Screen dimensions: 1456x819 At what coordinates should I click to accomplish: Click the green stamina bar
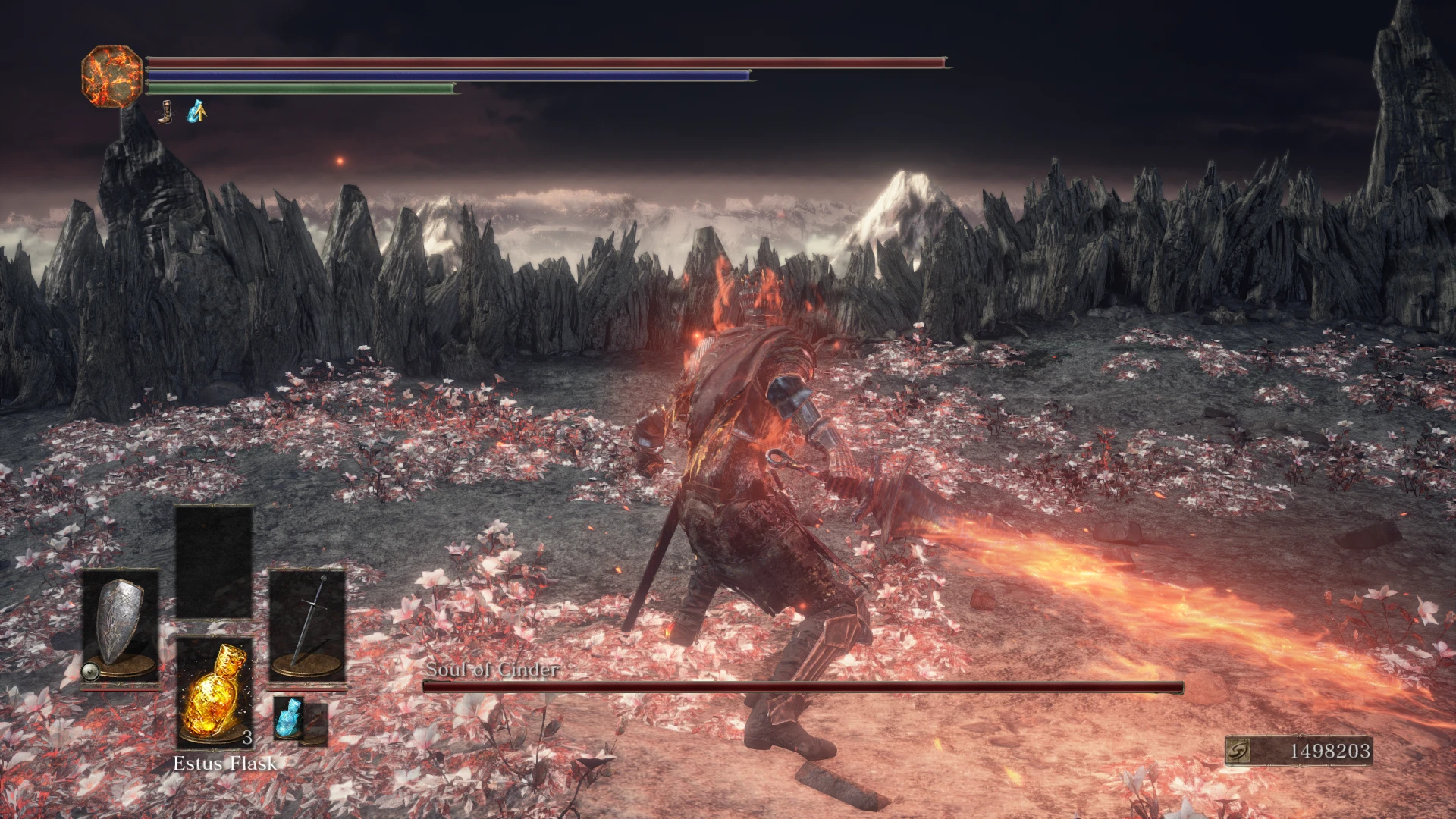(300, 88)
